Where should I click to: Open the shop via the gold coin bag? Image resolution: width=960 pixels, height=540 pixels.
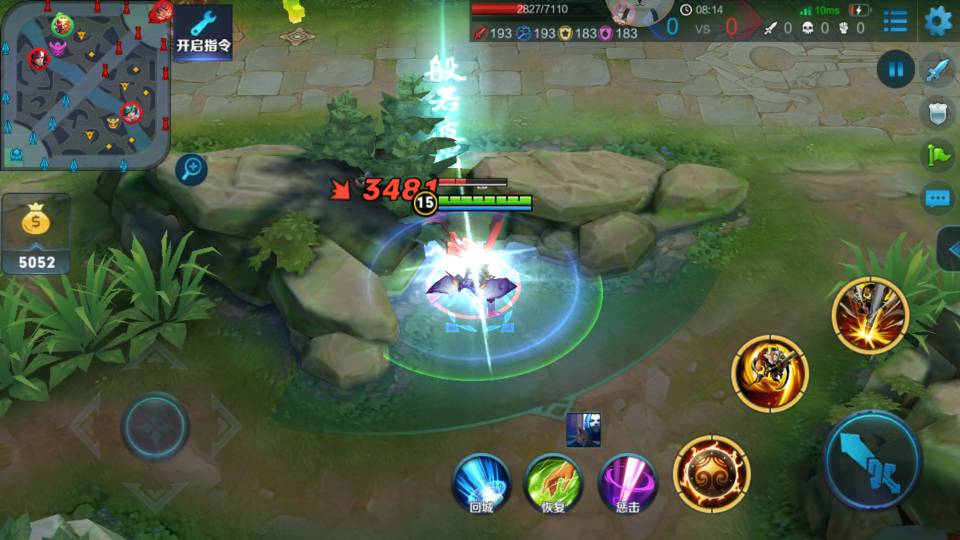(x=36, y=234)
